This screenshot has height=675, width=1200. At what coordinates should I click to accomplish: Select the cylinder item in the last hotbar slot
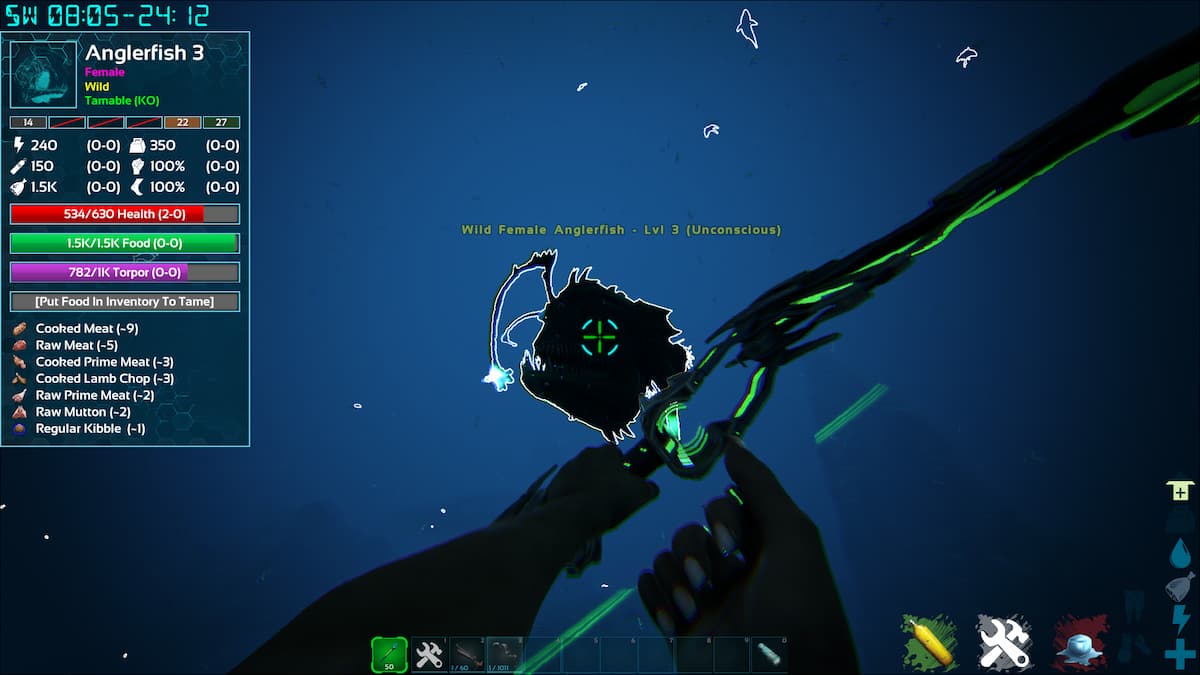click(x=770, y=655)
